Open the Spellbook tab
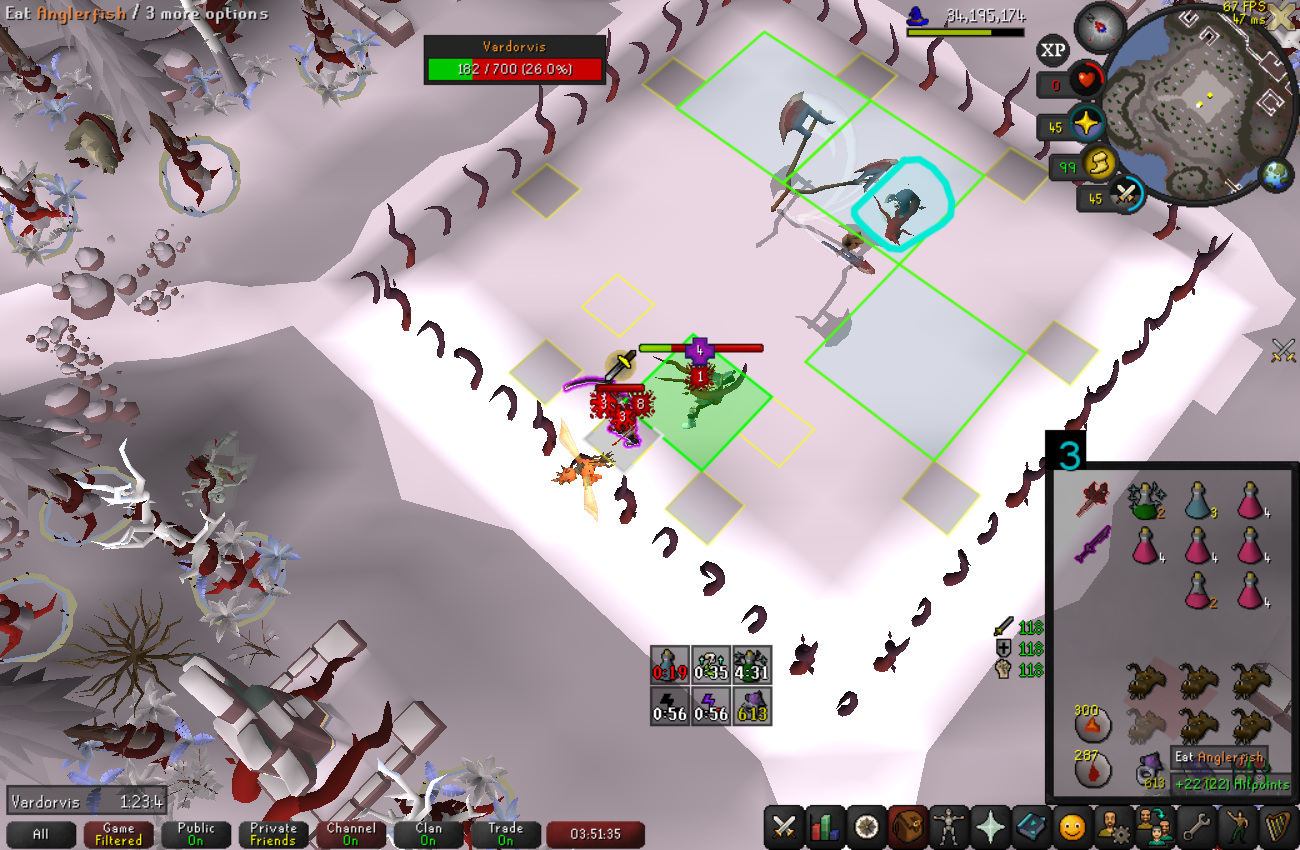Viewport: 1300px width, 850px height. pyautogui.click(x=1031, y=827)
